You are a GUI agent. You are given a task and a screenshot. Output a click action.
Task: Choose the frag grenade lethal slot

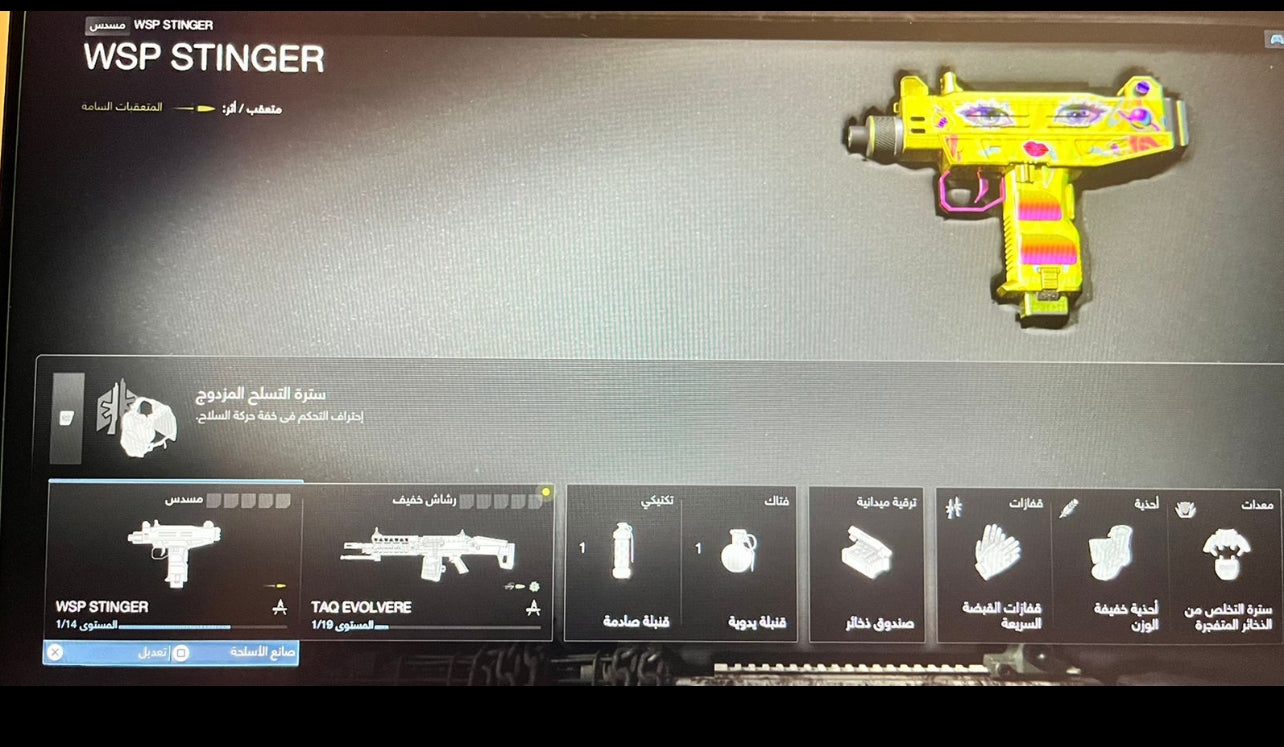click(739, 562)
